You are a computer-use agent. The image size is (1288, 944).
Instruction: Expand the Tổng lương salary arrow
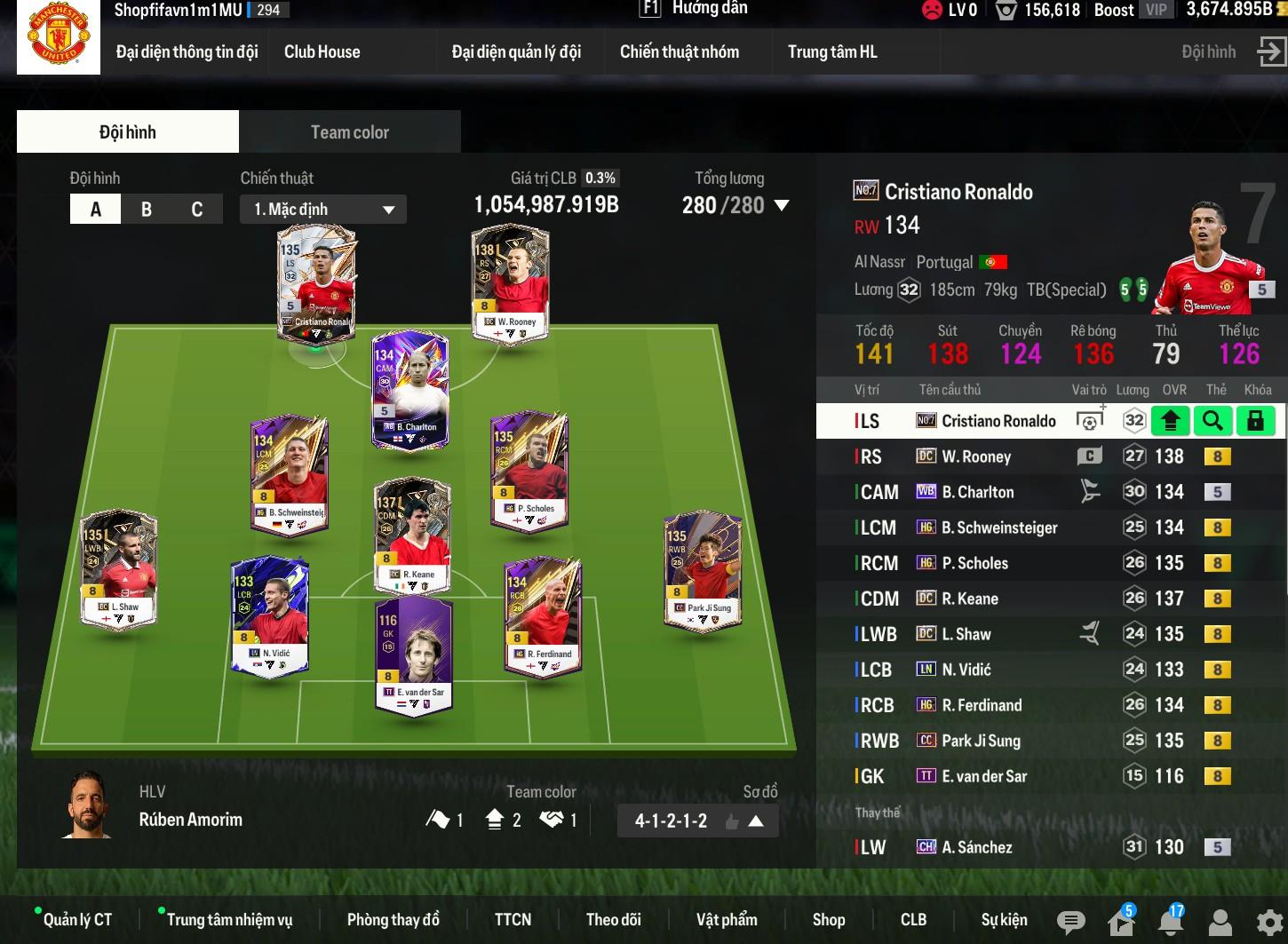782,205
